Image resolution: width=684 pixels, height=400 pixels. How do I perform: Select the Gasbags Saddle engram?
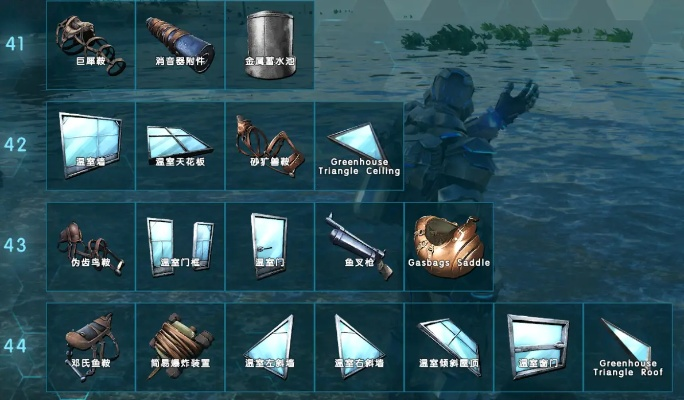448,246
